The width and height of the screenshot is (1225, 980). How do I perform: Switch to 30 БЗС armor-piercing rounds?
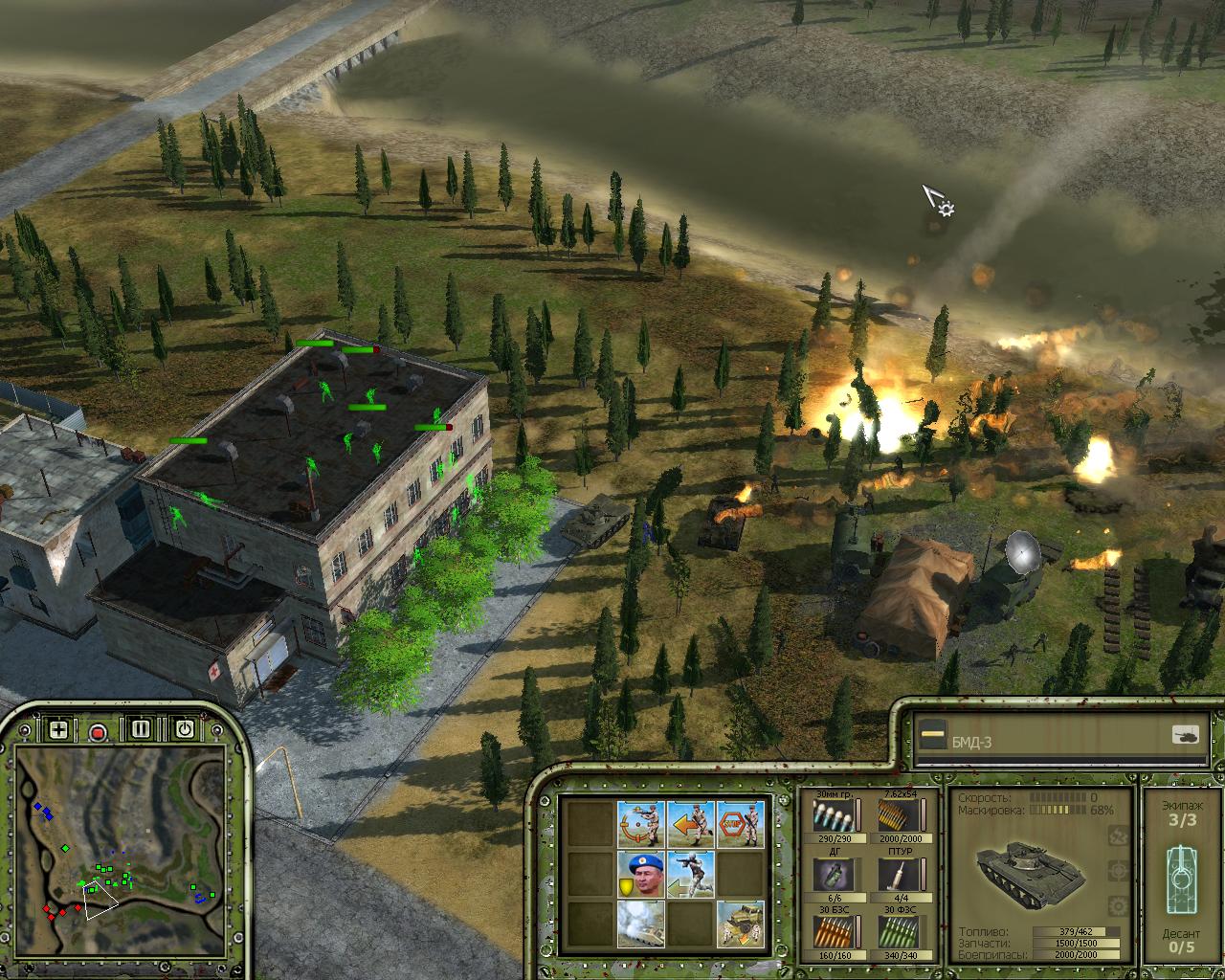pos(830,930)
